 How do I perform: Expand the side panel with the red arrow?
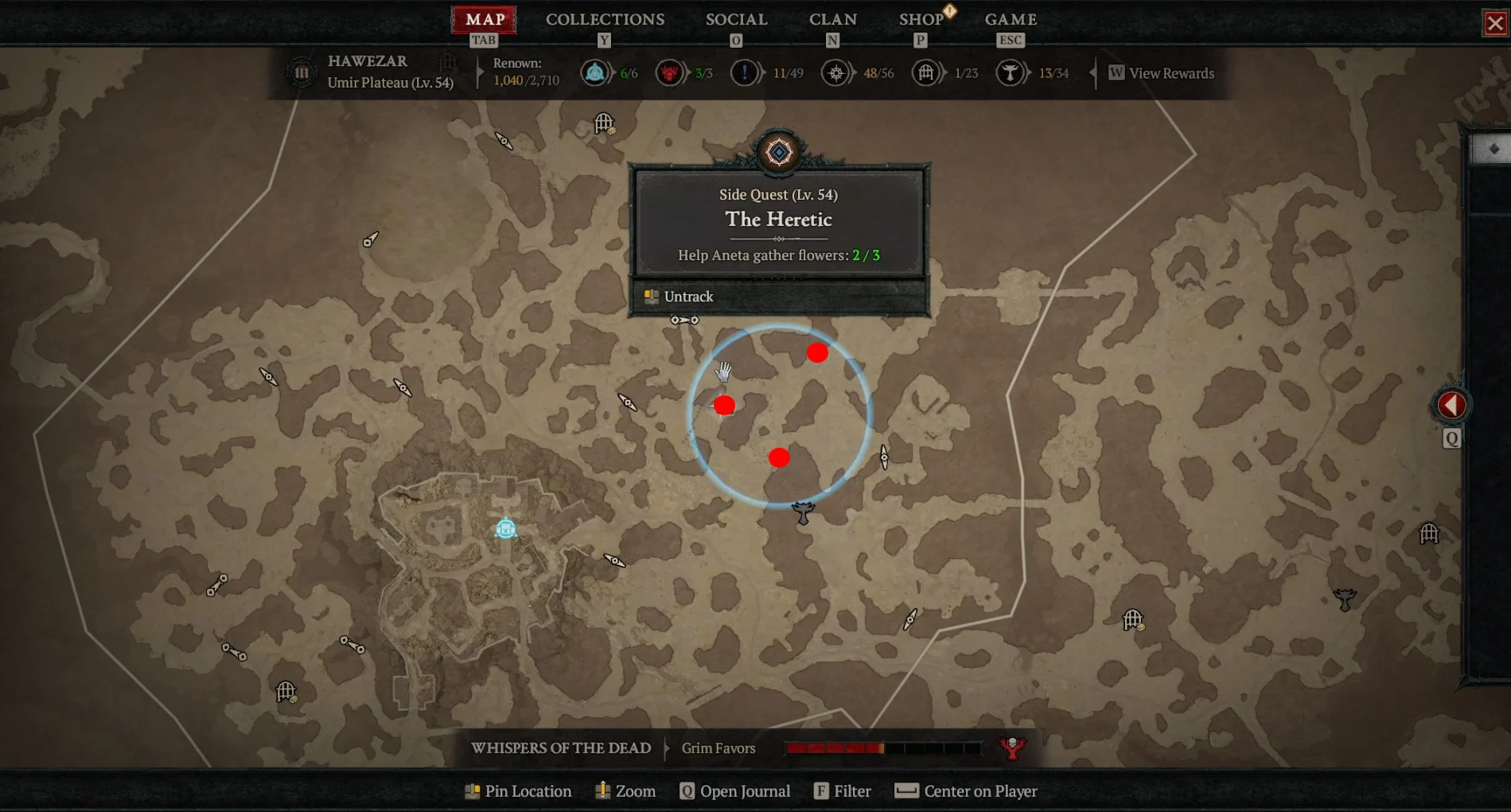click(1451, 406)
